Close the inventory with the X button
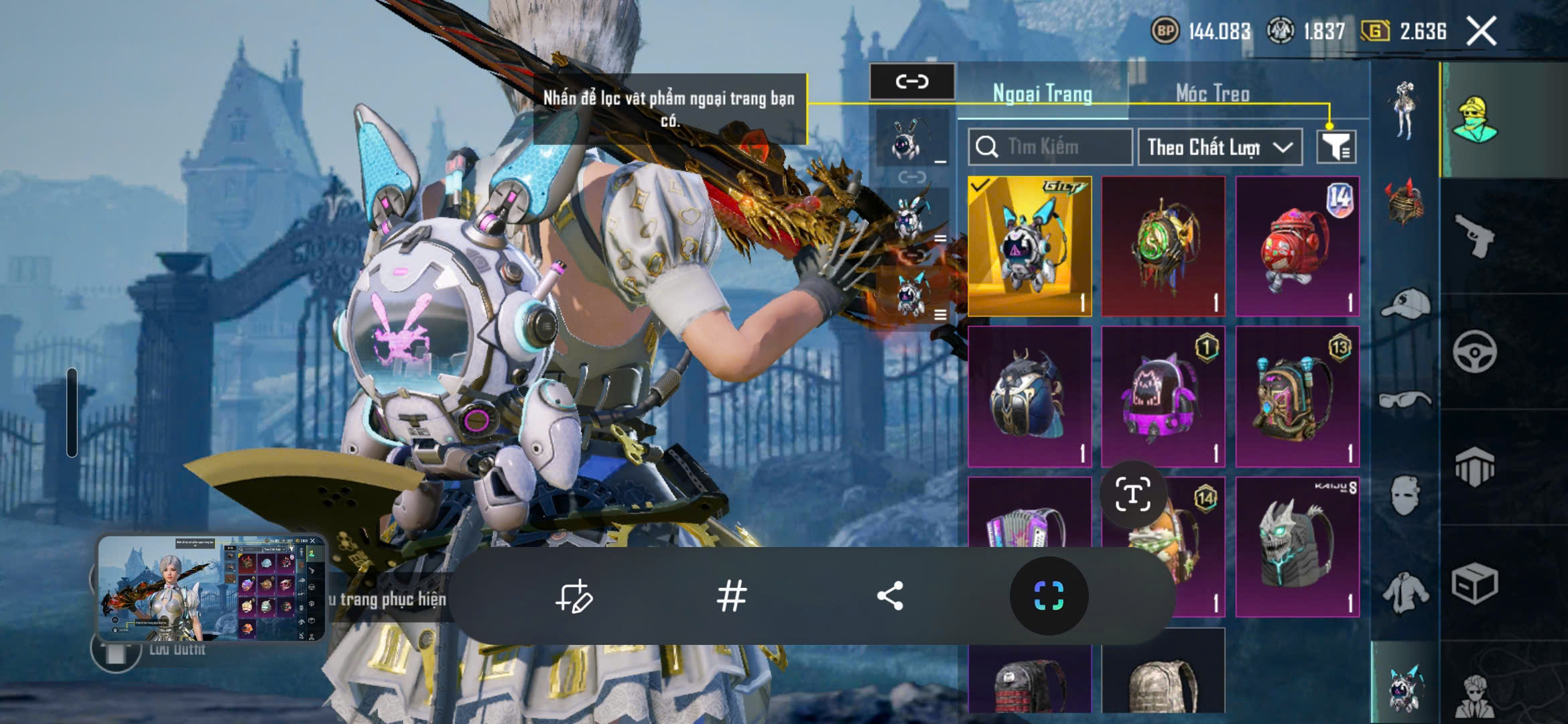The image size is (1568, 724). [1481, 31]
